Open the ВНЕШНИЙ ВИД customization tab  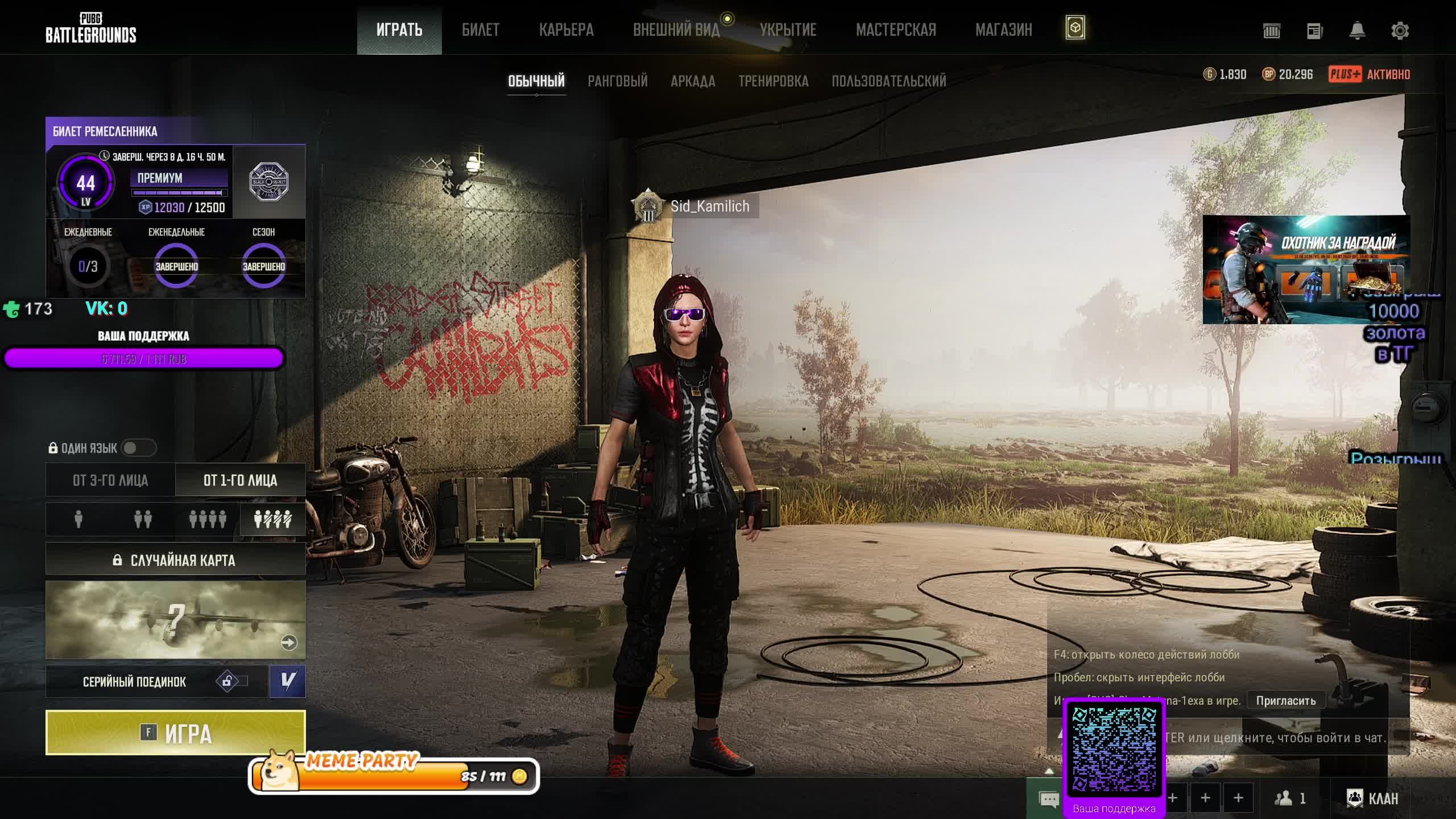676,30
